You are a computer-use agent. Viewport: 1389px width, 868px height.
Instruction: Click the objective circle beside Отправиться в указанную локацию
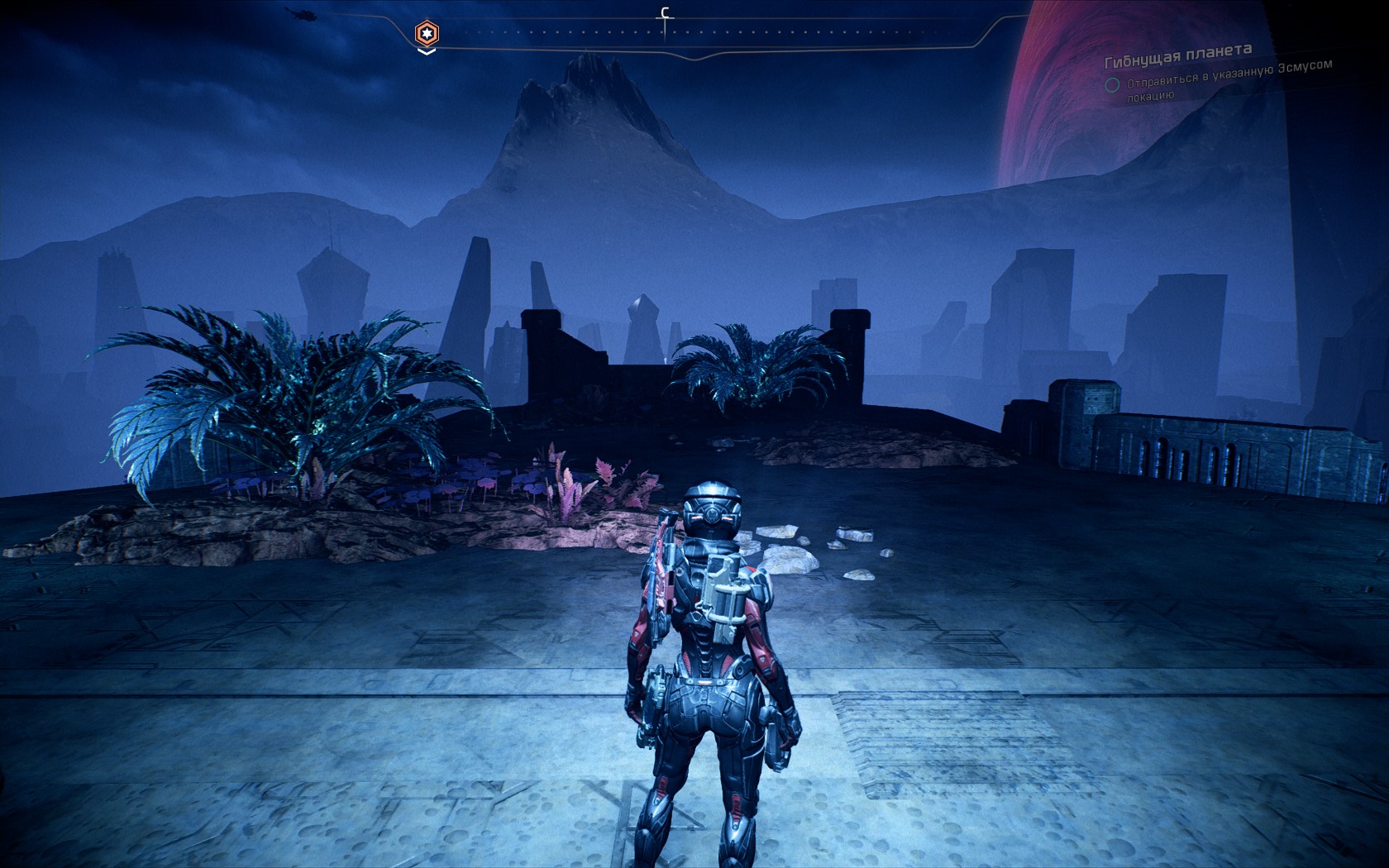coord(1113,84)
